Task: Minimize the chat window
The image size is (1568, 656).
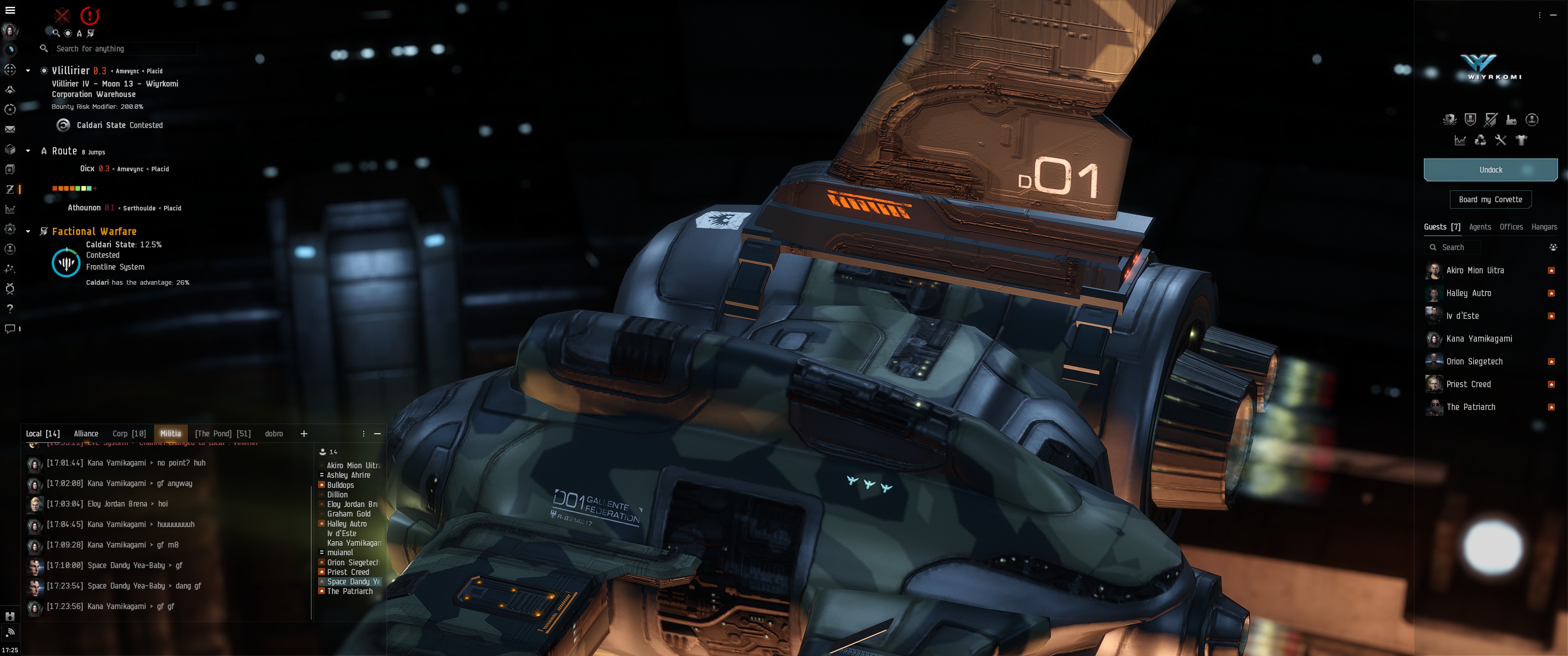Action: (x=377, y=434)
